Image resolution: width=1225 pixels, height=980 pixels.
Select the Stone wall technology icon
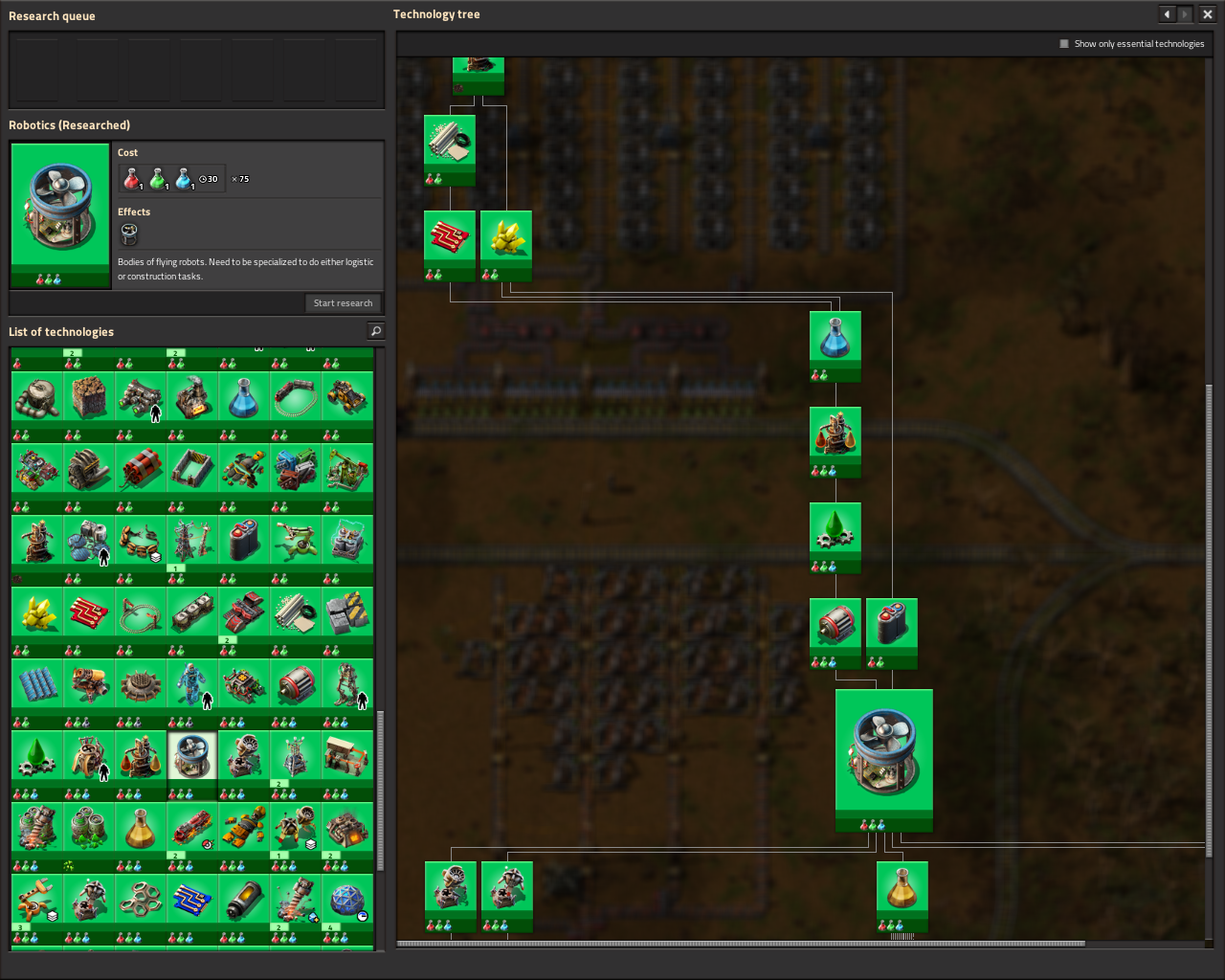coord(191,467)
